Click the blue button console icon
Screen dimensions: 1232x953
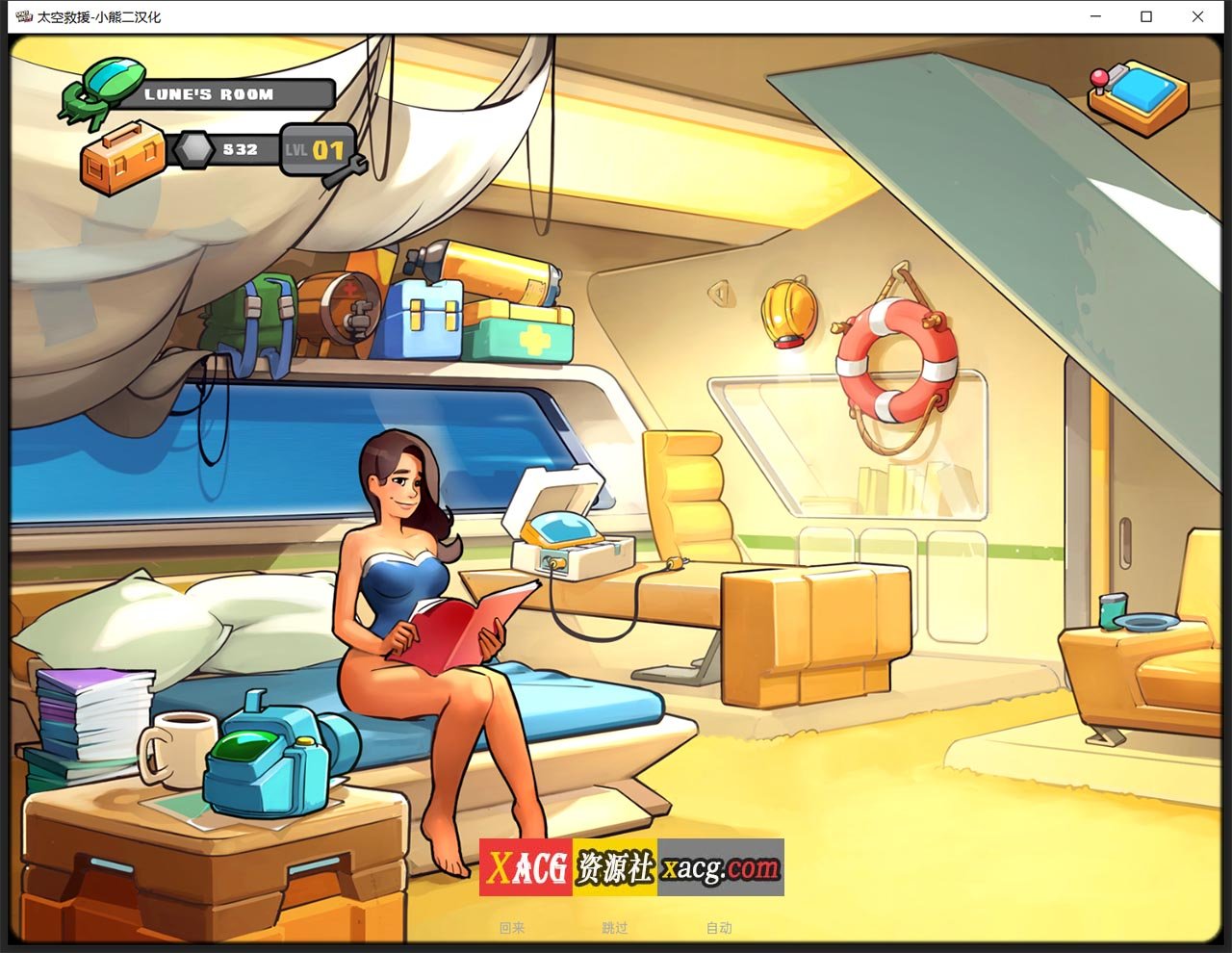pyautogui.click(x=1139, y=96)
